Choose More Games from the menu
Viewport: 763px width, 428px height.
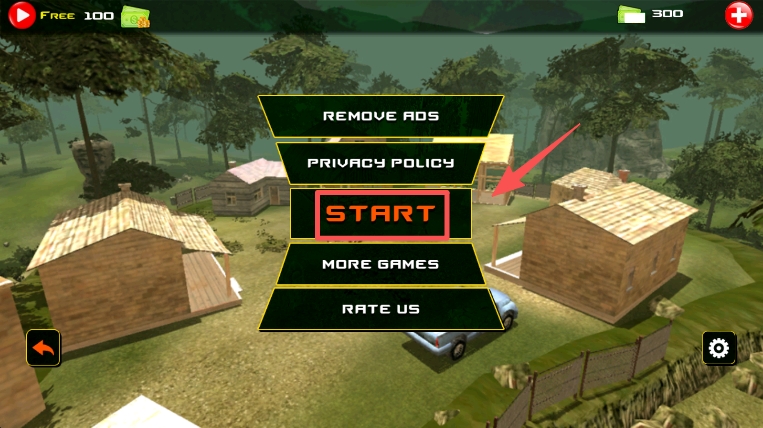click(381, 264)
